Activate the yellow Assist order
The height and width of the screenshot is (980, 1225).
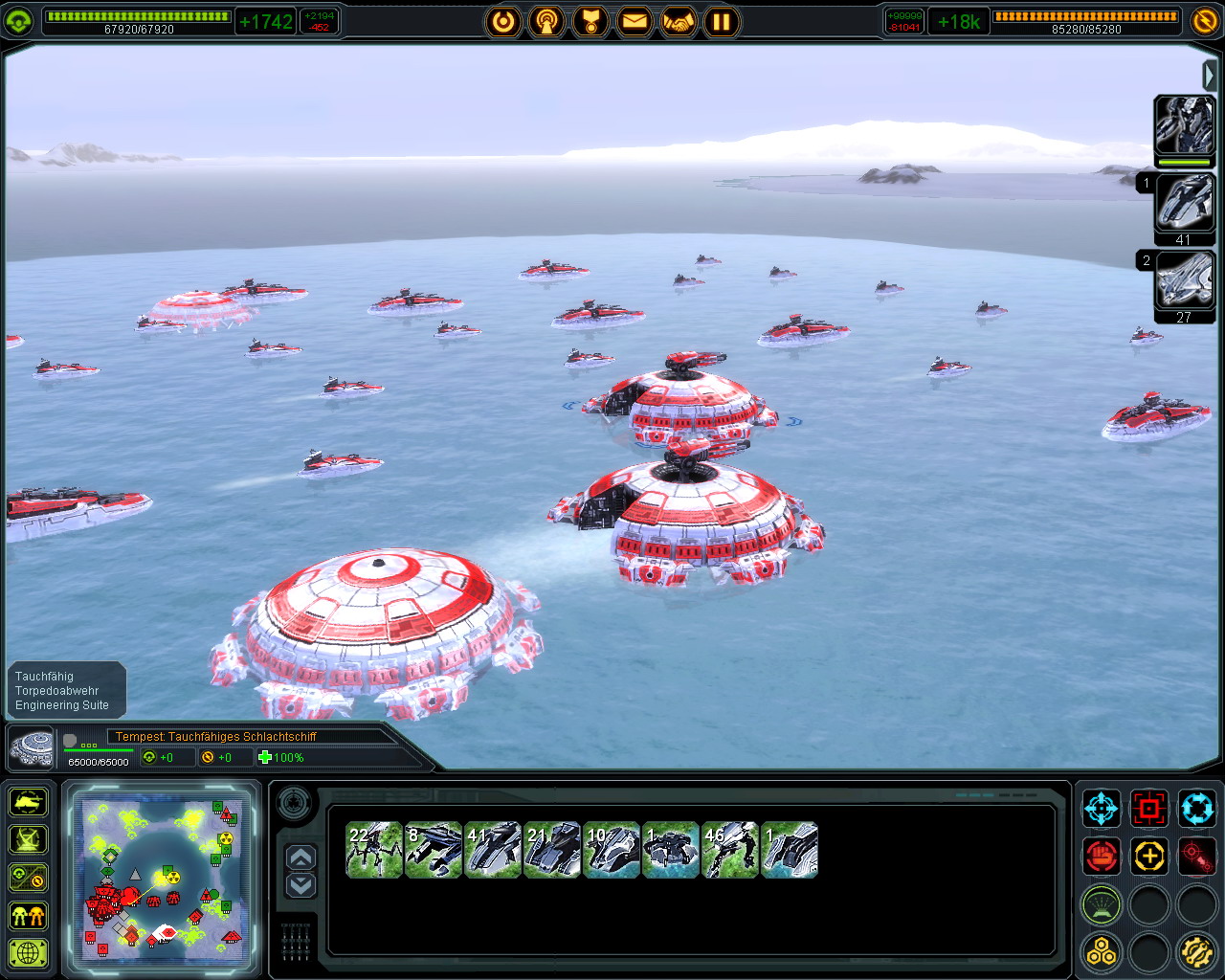(1148, 856)
